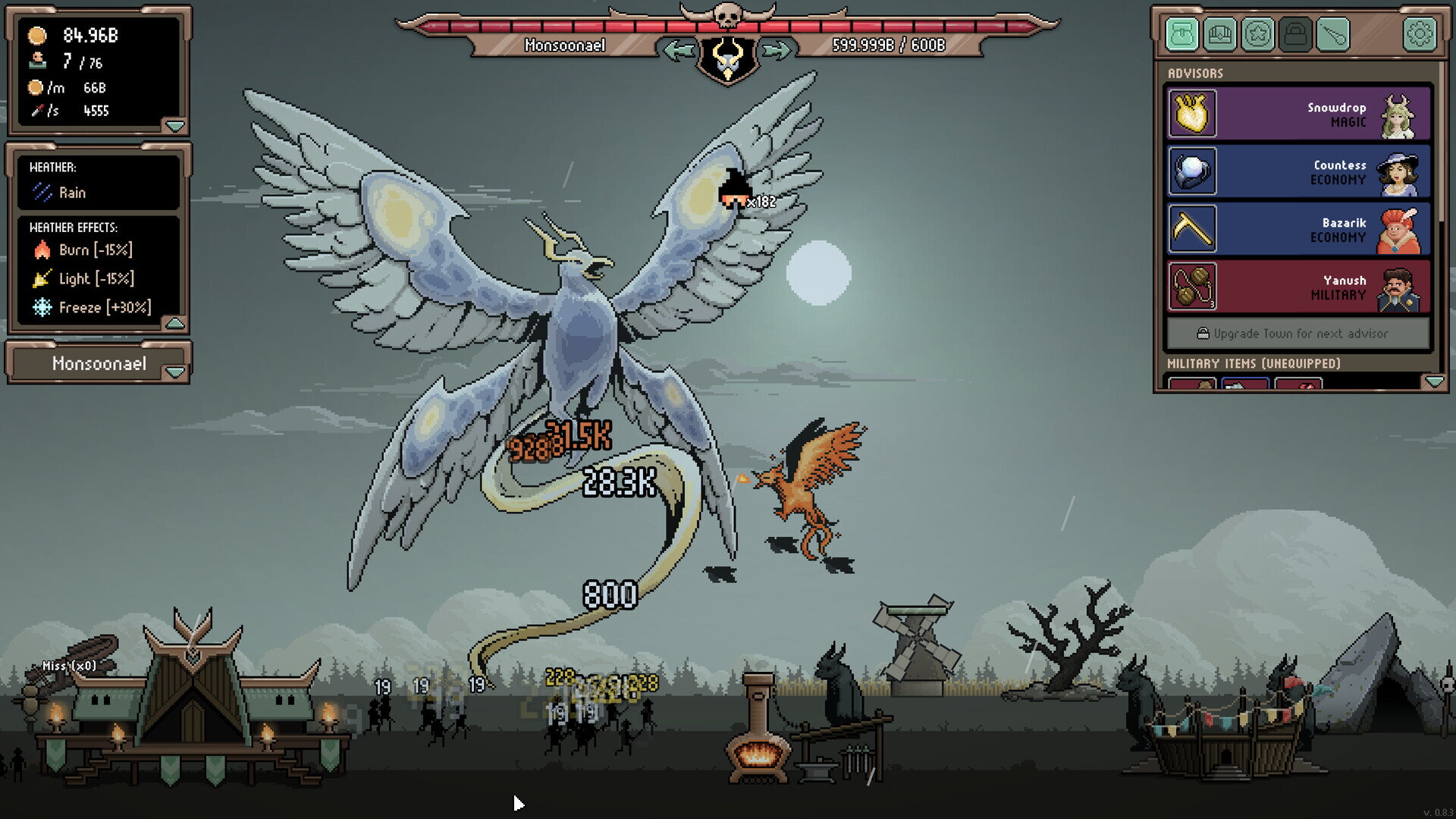Collapse the weather effects panel

click(175, 324)
